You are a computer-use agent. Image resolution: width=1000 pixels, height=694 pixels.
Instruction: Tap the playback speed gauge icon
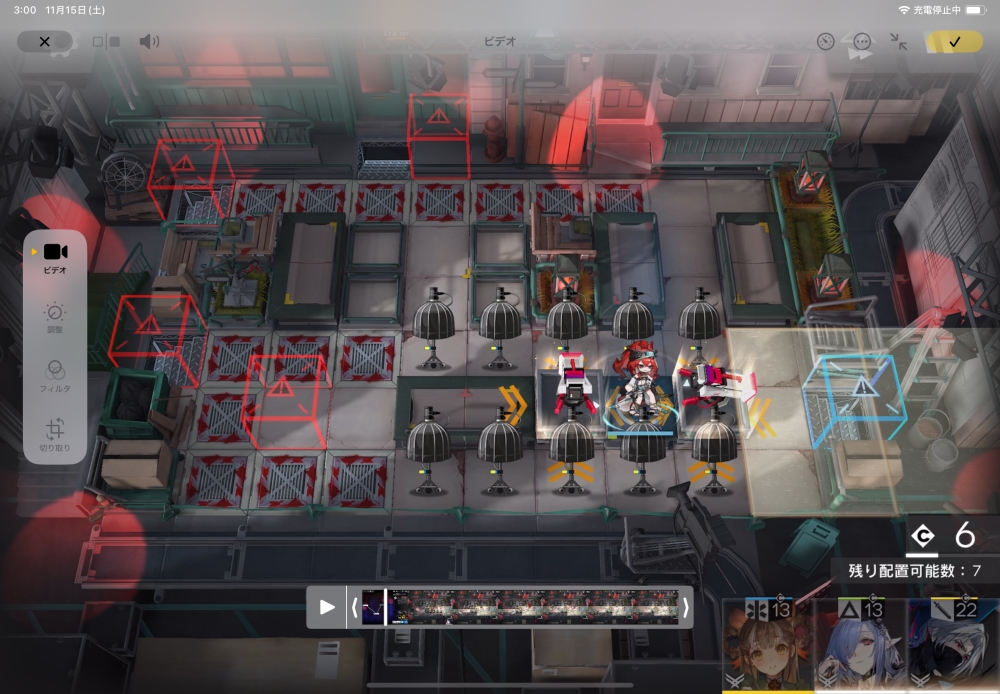(x=825, y=41)
